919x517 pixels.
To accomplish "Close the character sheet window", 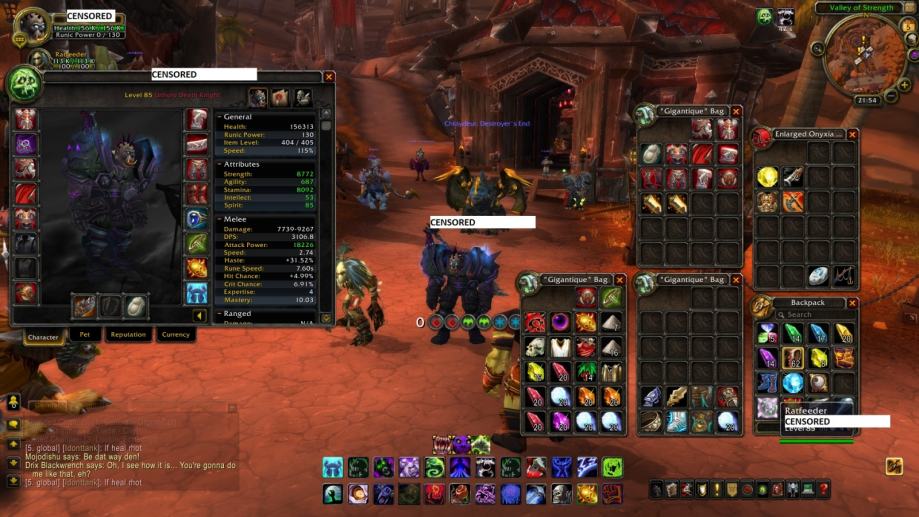I will (329, 76).
